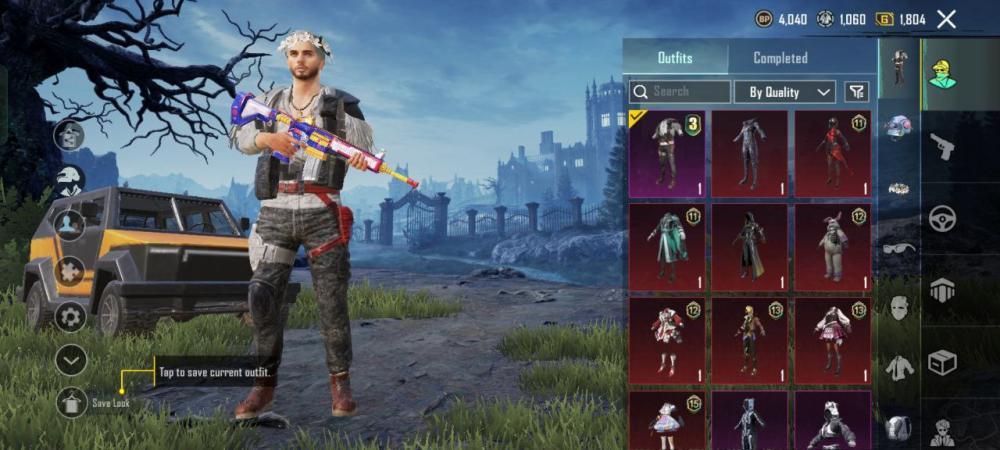Open the box crate category
This screenshot has width=1000, height=450.
(941, 361)
